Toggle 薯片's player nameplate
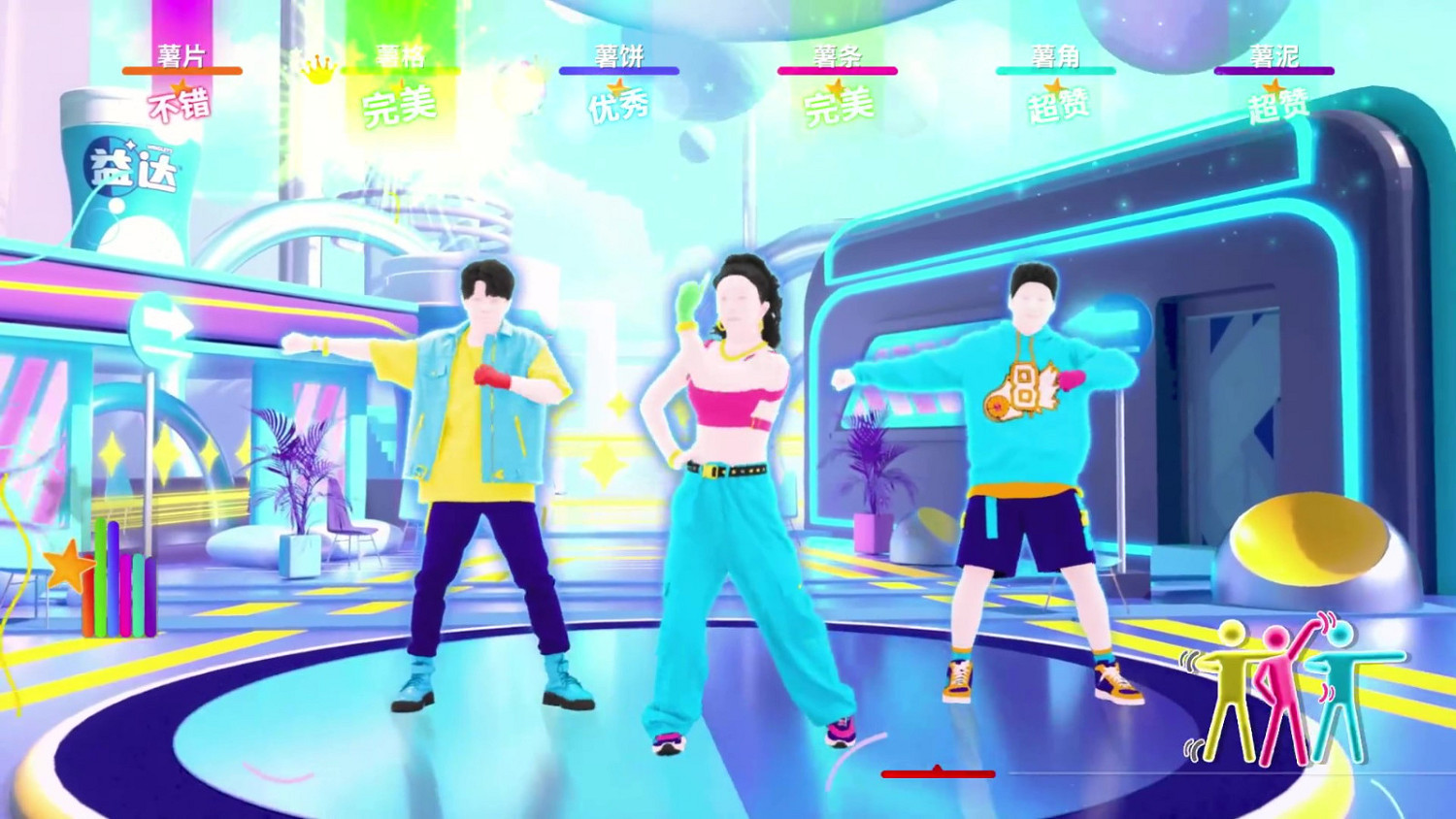Screen dimensions: 1456x819 [x=182, y=55]
